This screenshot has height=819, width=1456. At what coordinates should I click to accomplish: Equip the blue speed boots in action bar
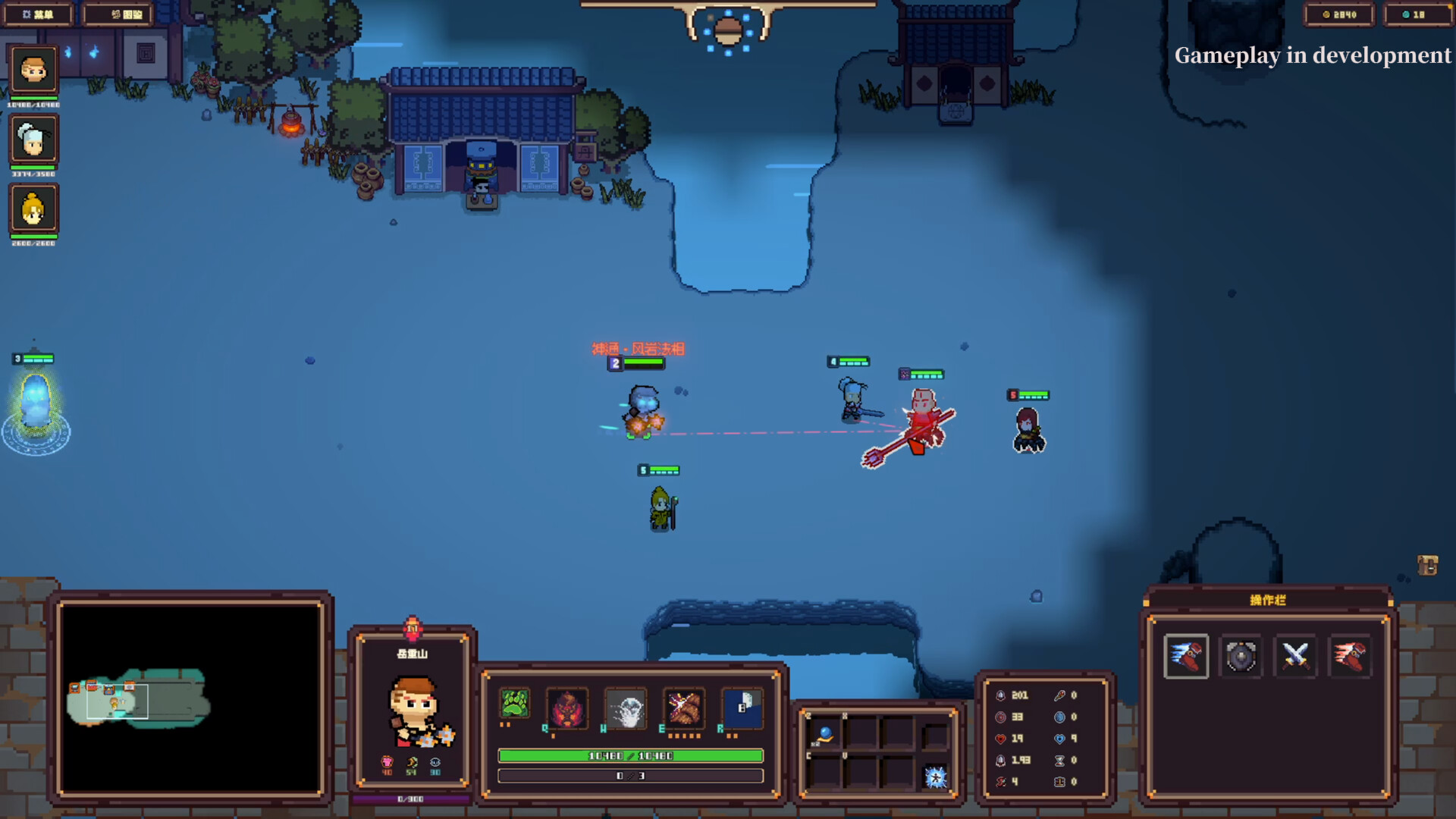(x=1188, y=657)
